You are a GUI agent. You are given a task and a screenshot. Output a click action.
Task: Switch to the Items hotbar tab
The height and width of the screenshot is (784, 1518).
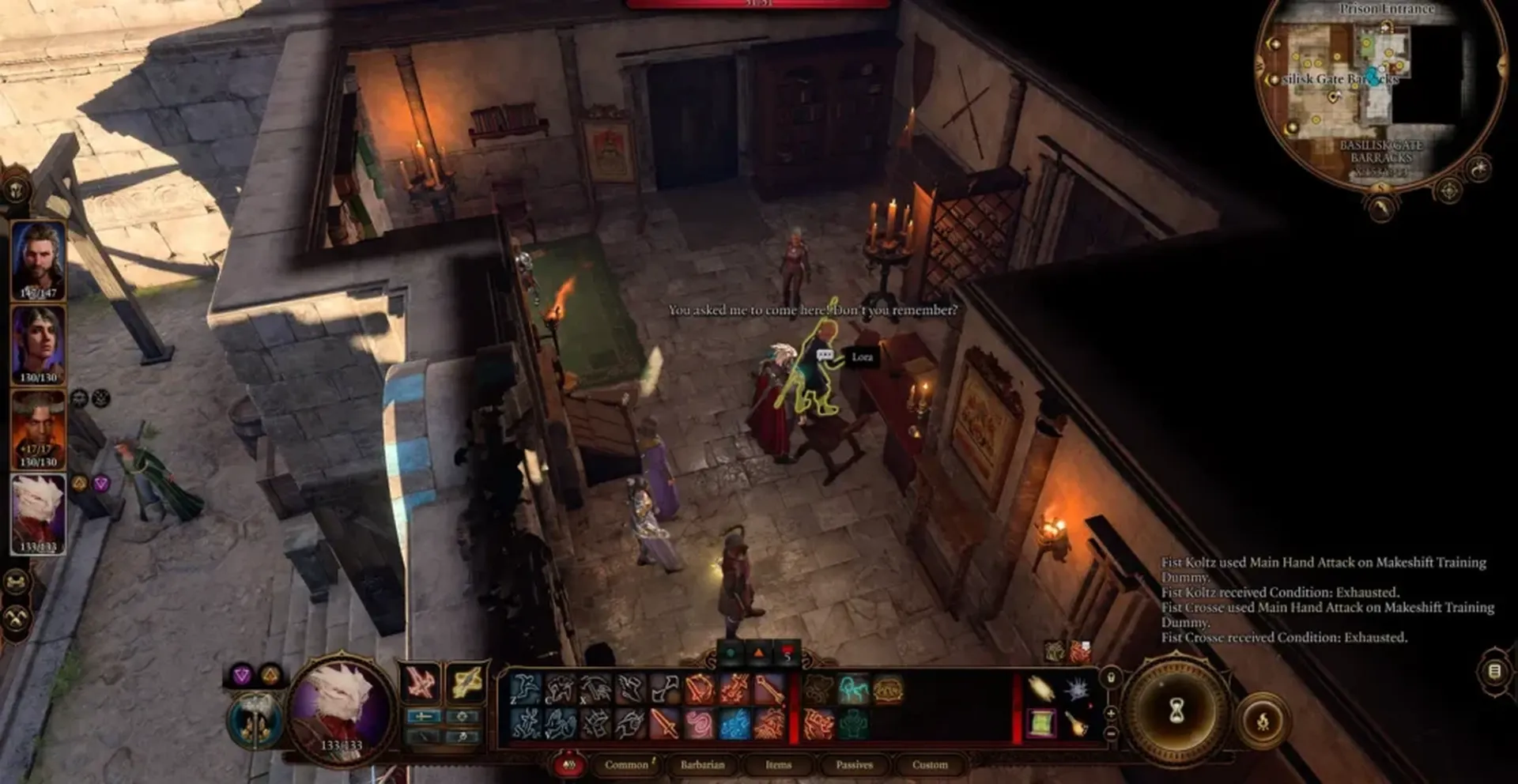pos(779,765)
